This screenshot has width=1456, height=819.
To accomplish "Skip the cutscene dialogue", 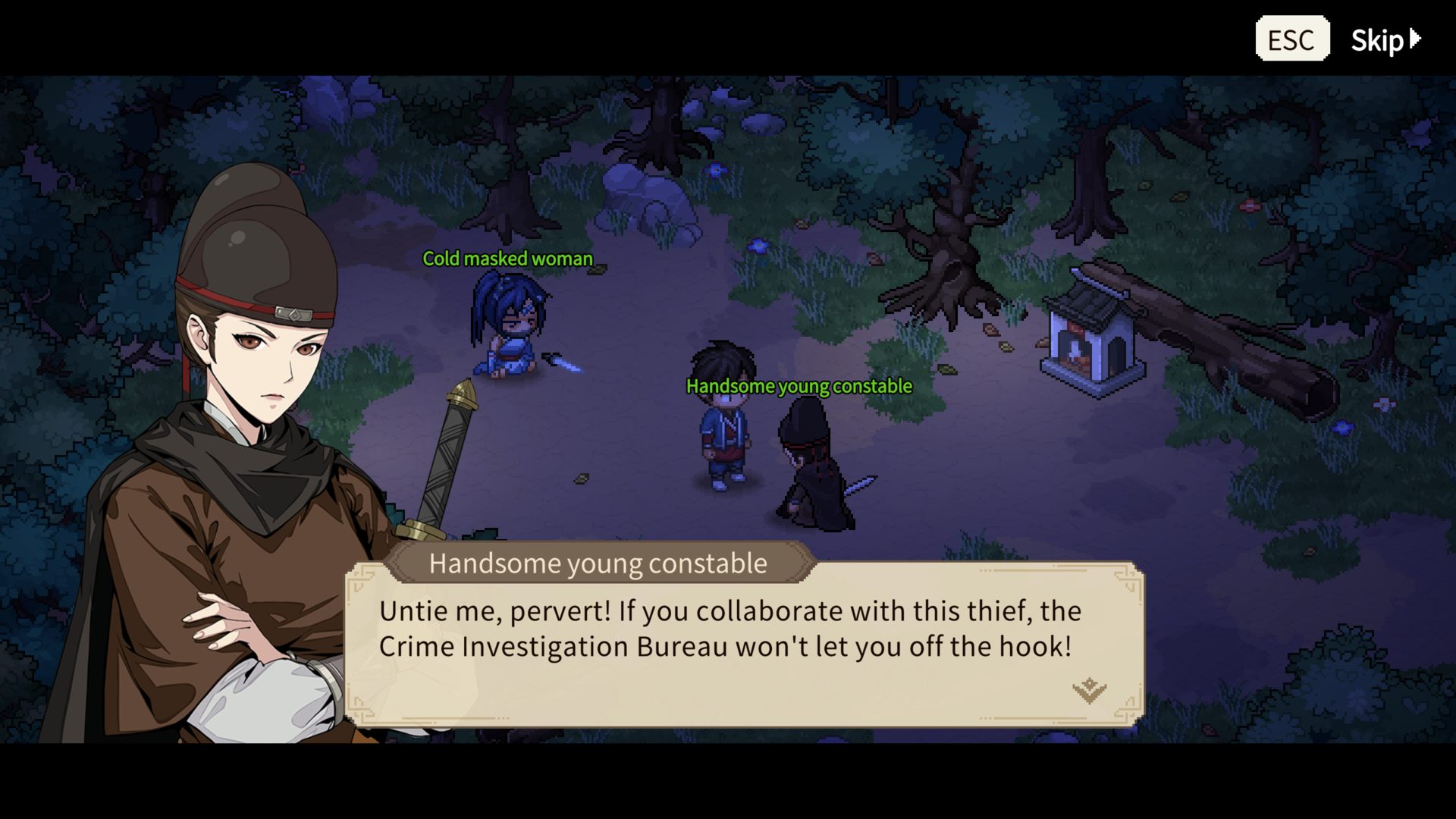I will pyautogui.click(x=1385, y=40).
